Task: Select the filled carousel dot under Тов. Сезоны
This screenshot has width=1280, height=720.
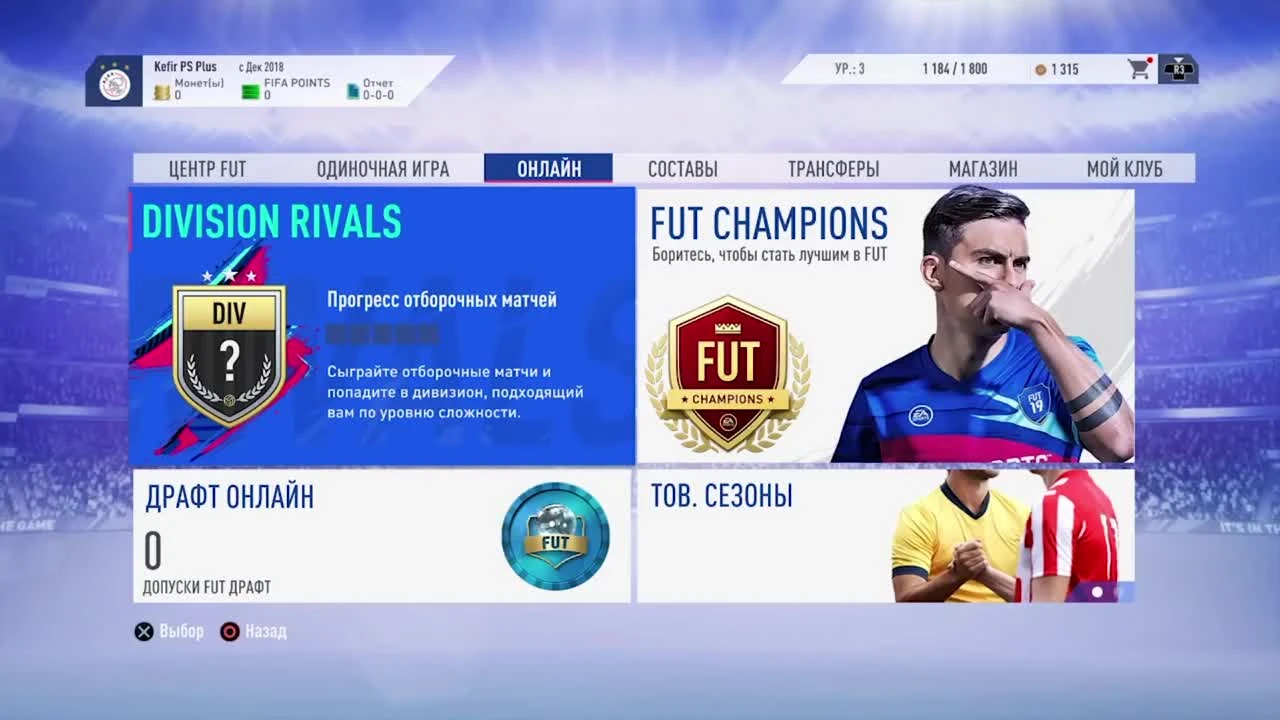Action: [1097, 592]
